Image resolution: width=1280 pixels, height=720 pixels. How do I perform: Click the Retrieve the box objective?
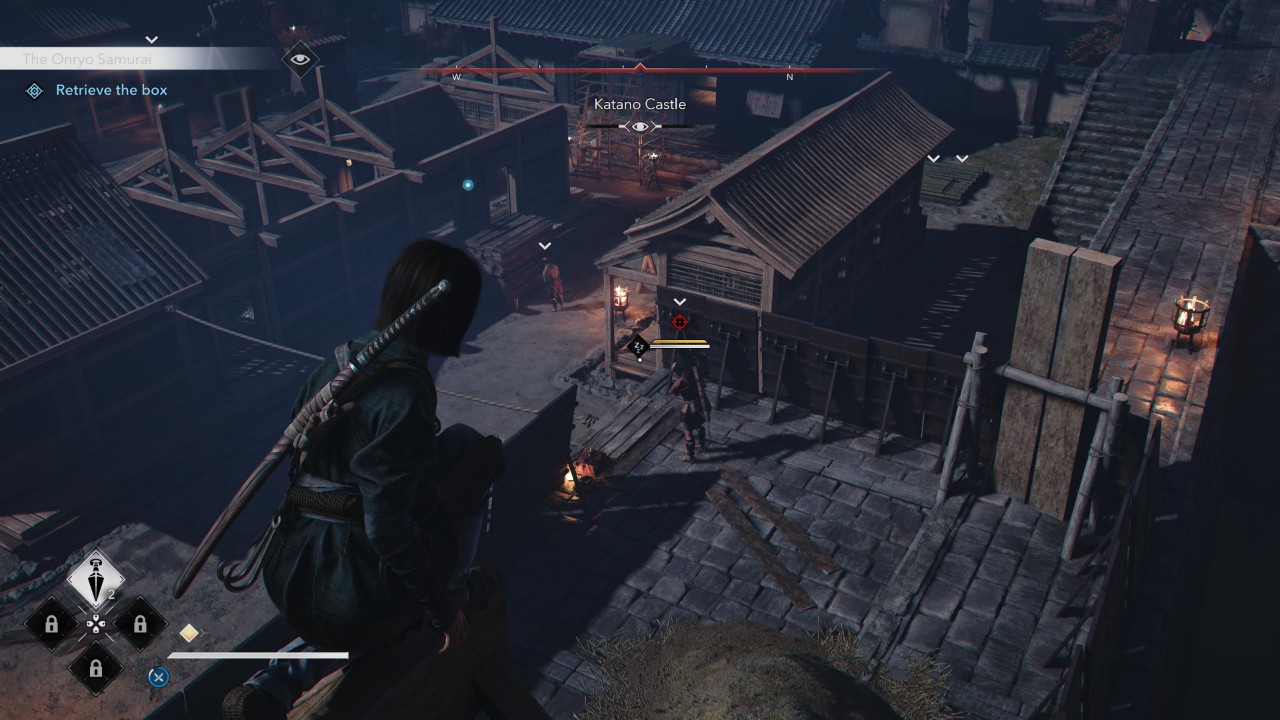point(111,90)
